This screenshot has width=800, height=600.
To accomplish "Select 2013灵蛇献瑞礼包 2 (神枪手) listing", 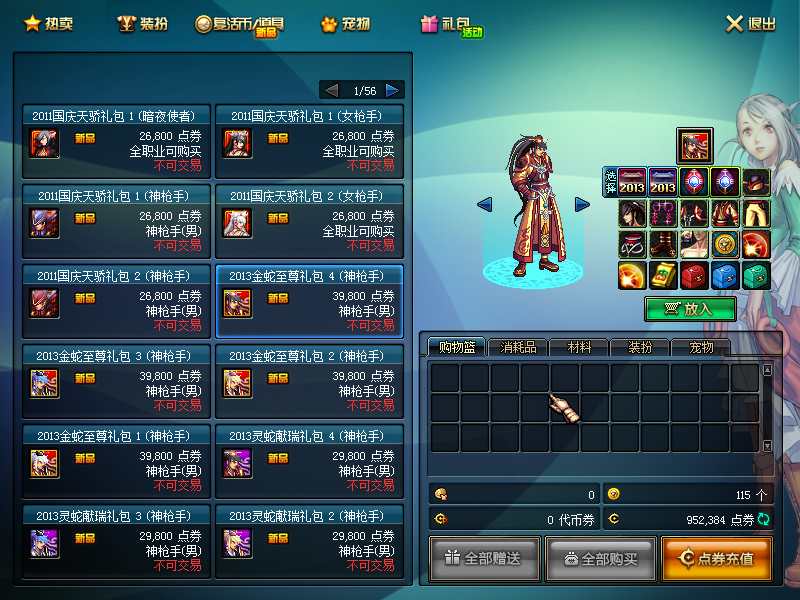I will 308,541.
